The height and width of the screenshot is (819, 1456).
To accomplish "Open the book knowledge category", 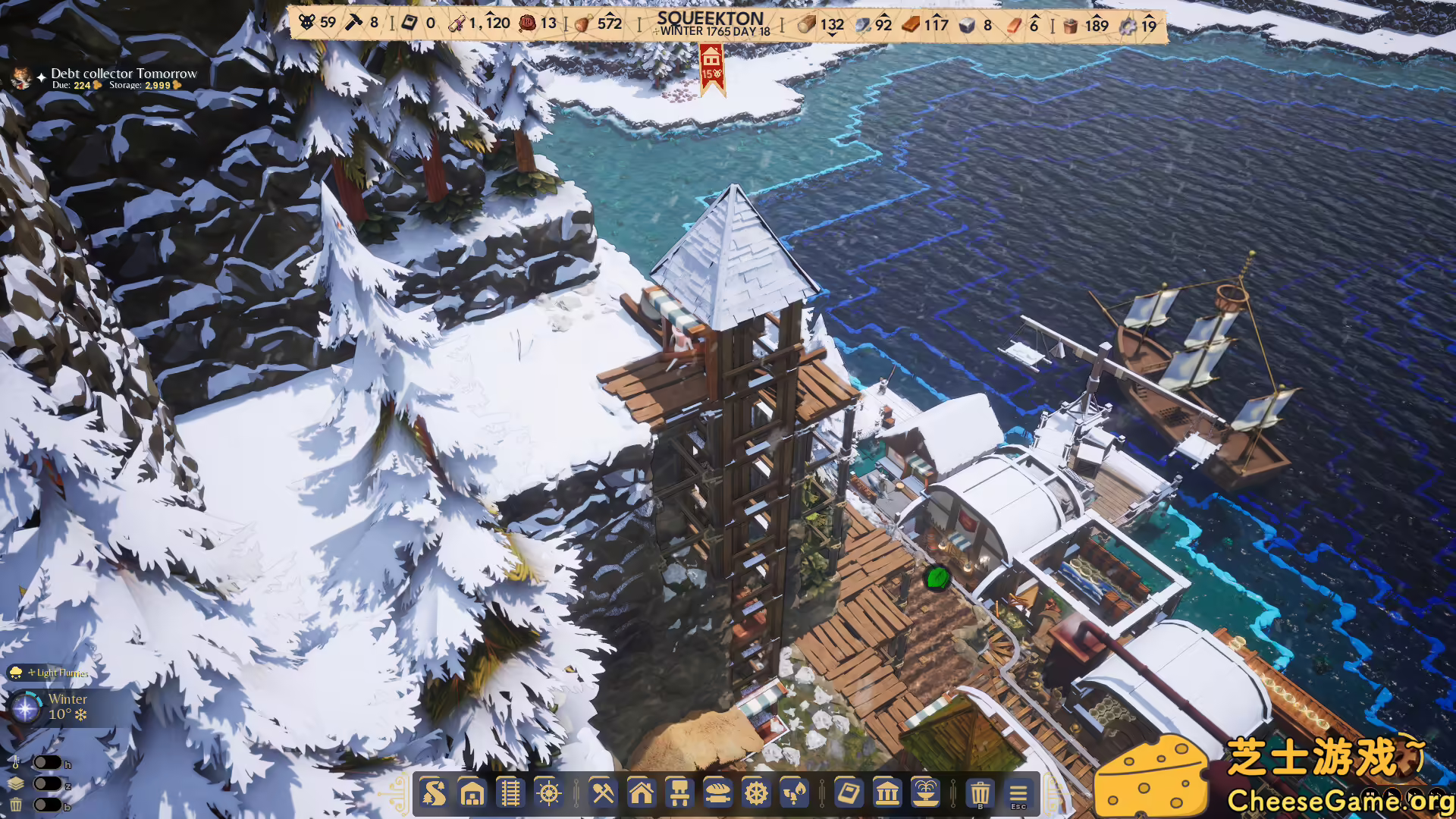I will [849, 794].
